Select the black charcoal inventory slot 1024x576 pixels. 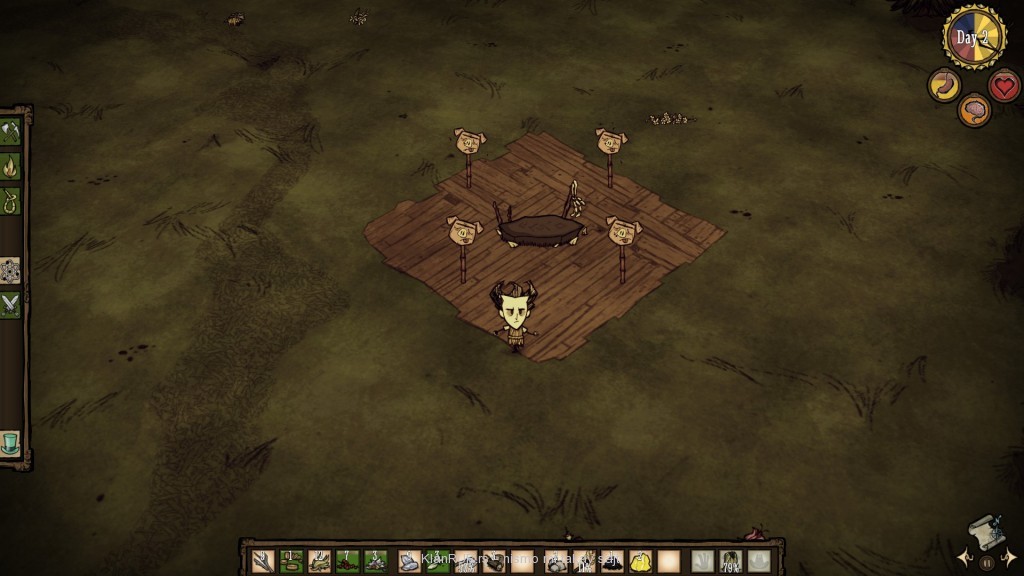(613, 562)
